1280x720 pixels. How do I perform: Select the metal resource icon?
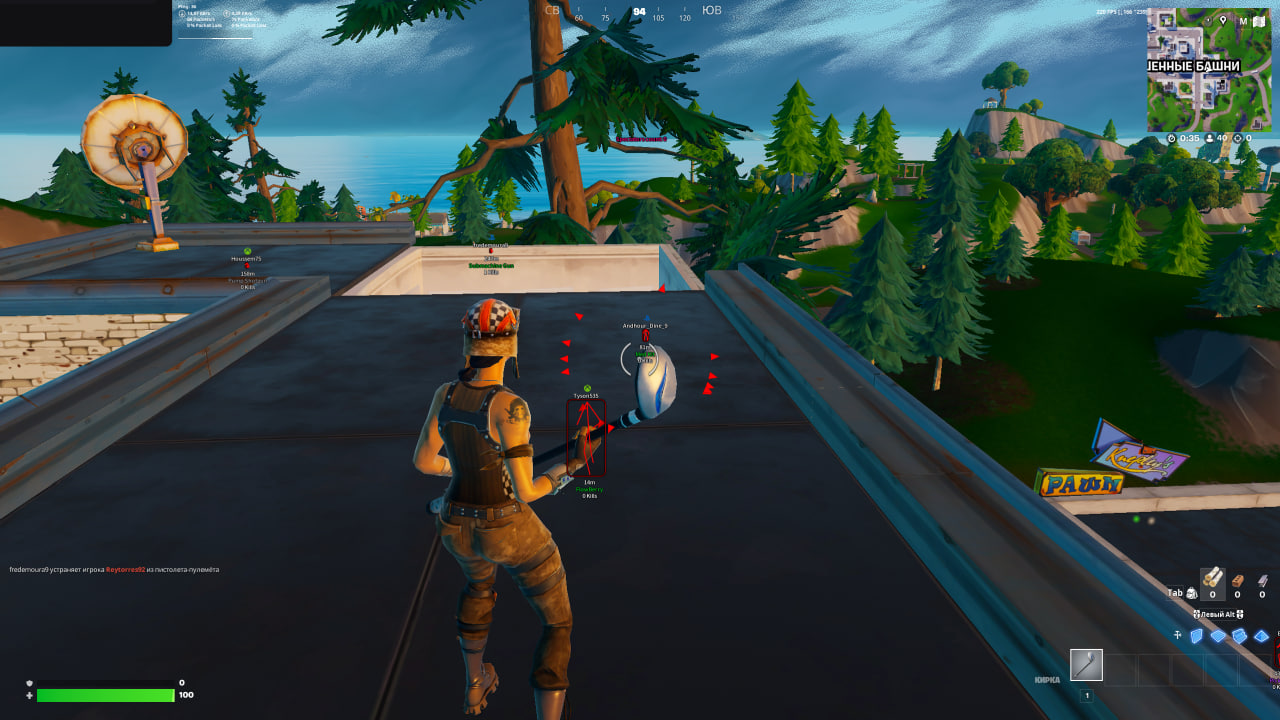coord(1262,580)
